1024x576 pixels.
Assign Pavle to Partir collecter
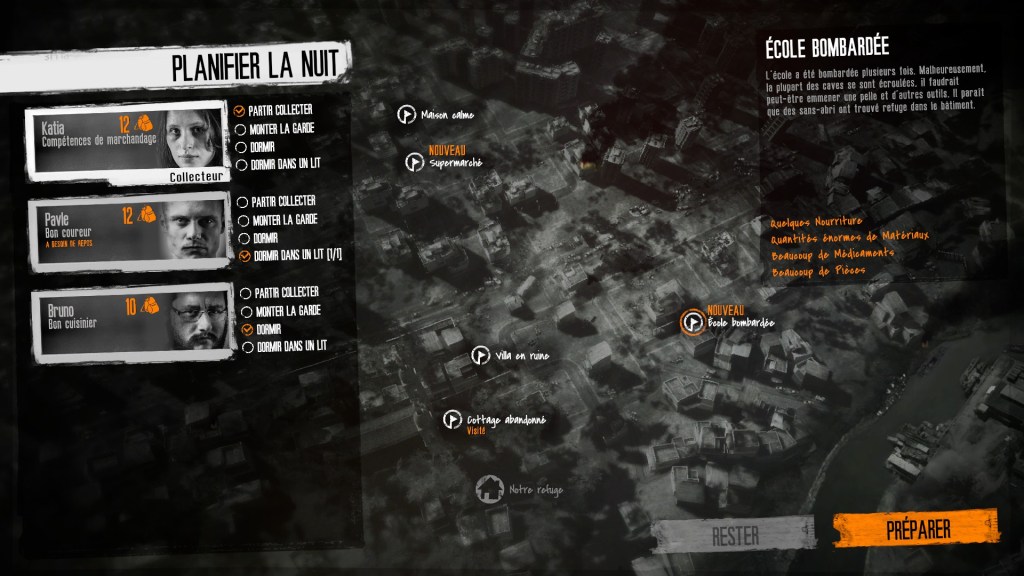[x=241, y=201]
